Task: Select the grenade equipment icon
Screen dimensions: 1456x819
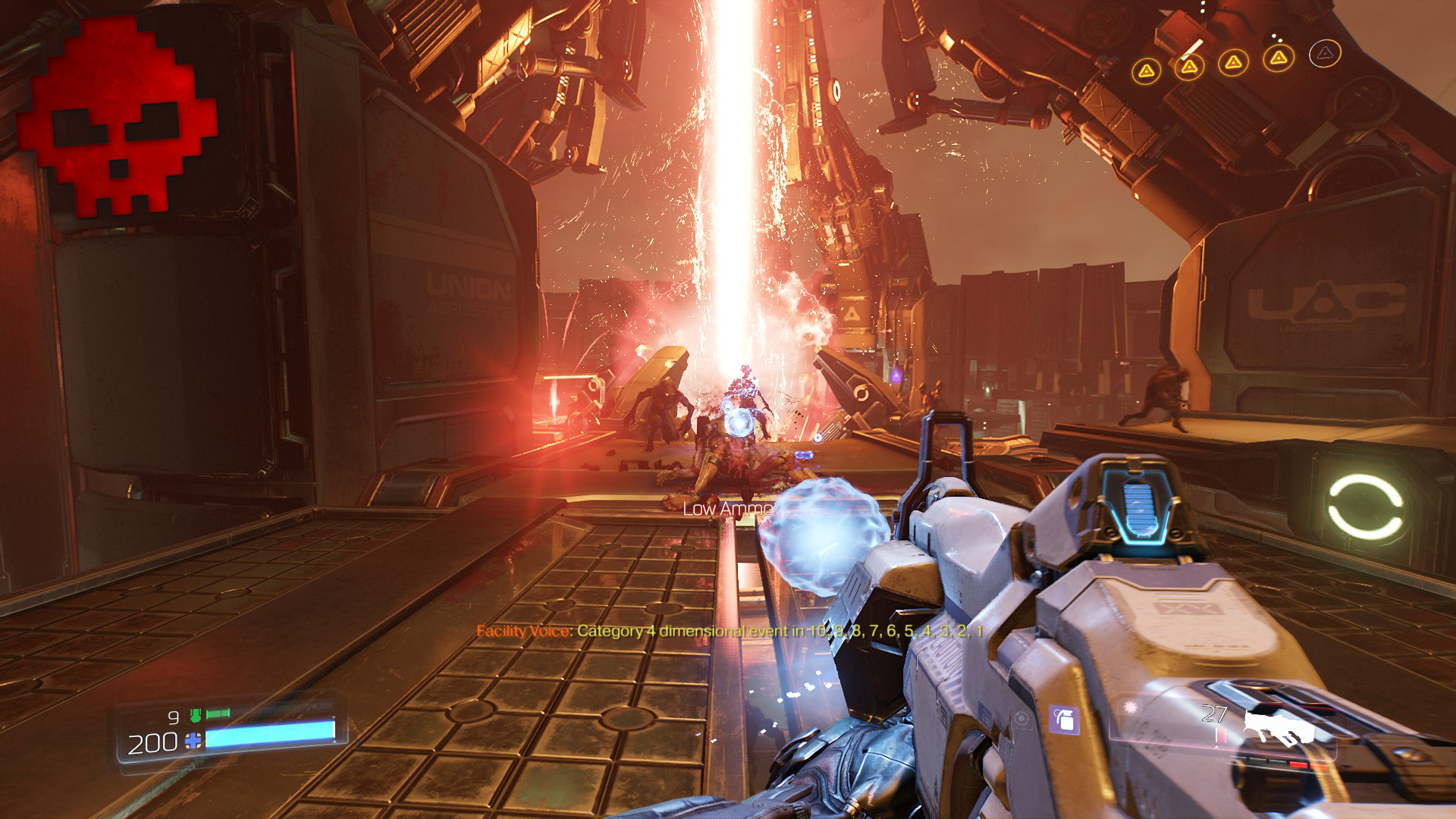Action: click(x=1065, y=719)
